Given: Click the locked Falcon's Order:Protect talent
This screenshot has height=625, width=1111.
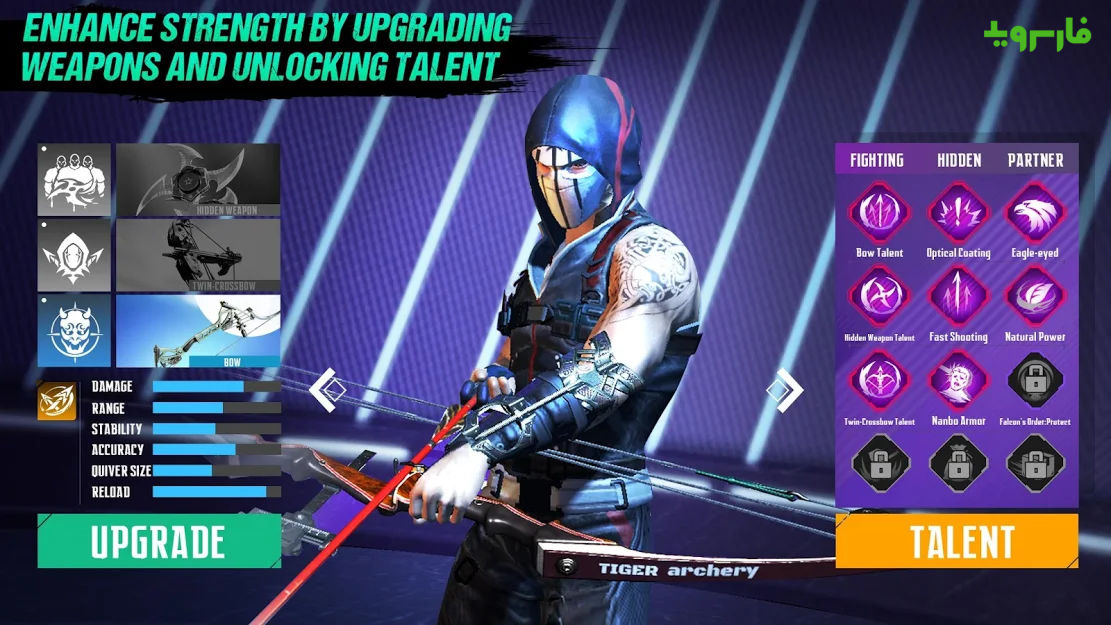Looking at the screenshot, I should [x=1036, y=382].
